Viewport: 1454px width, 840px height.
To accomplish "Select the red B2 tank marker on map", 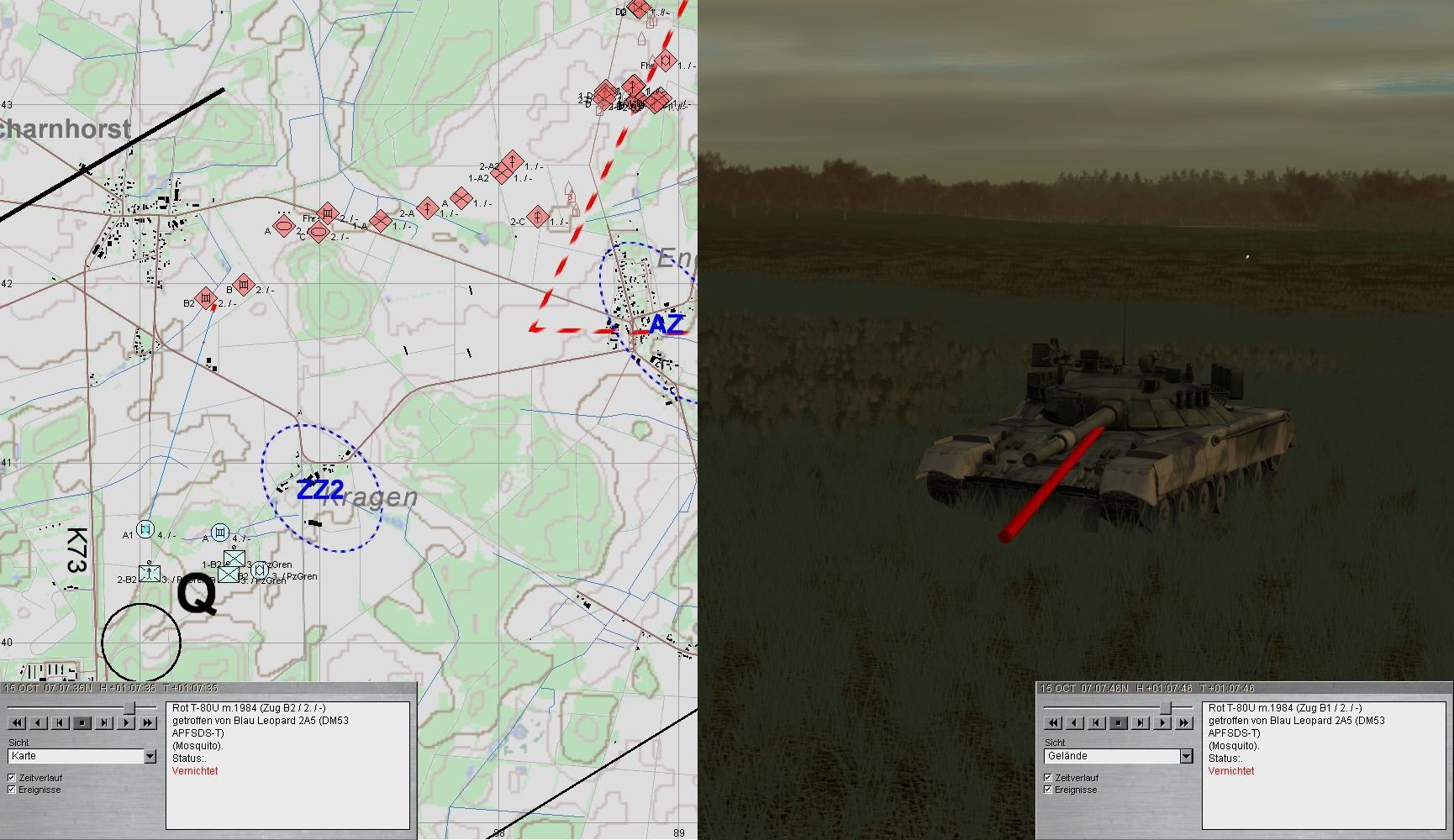I will tap(206, 298).
